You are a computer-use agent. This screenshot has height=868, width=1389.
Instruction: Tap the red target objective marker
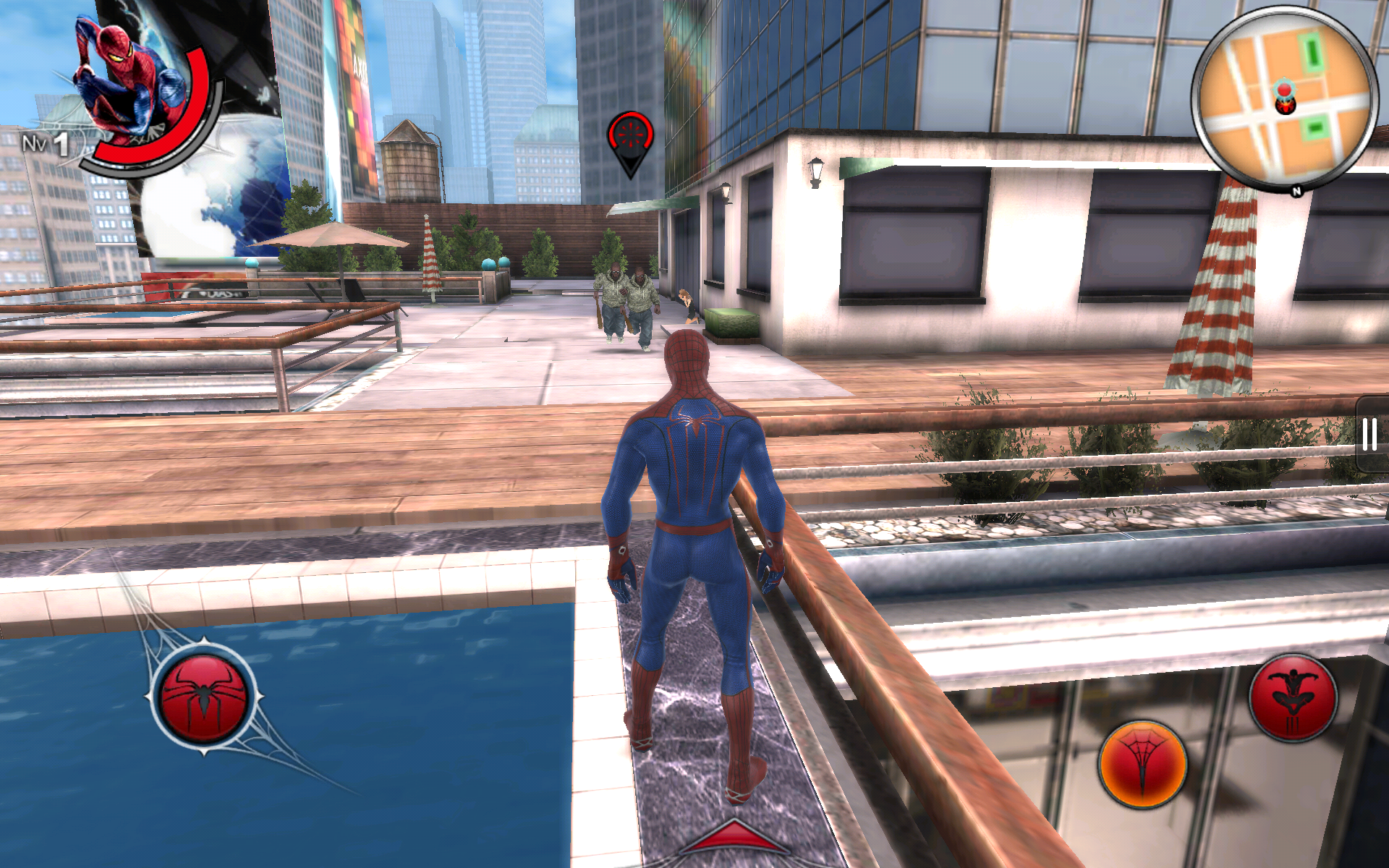630,136
